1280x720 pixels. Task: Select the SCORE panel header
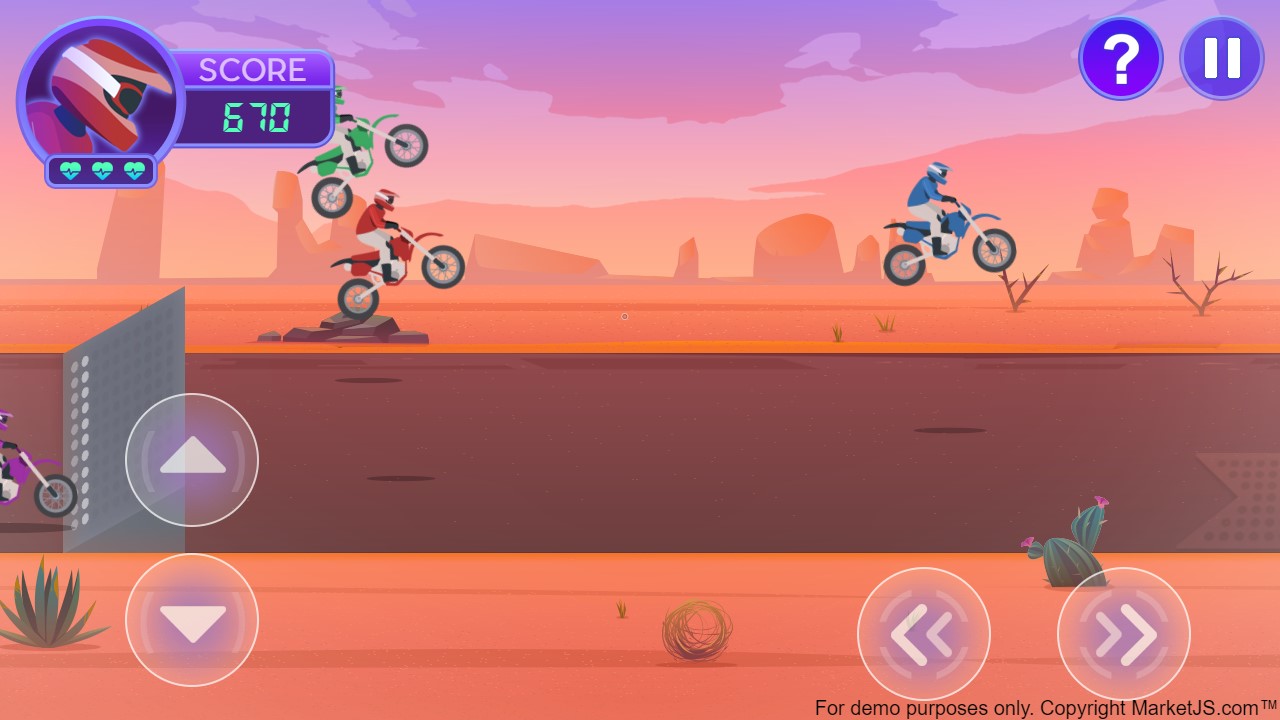click(252, 70)
